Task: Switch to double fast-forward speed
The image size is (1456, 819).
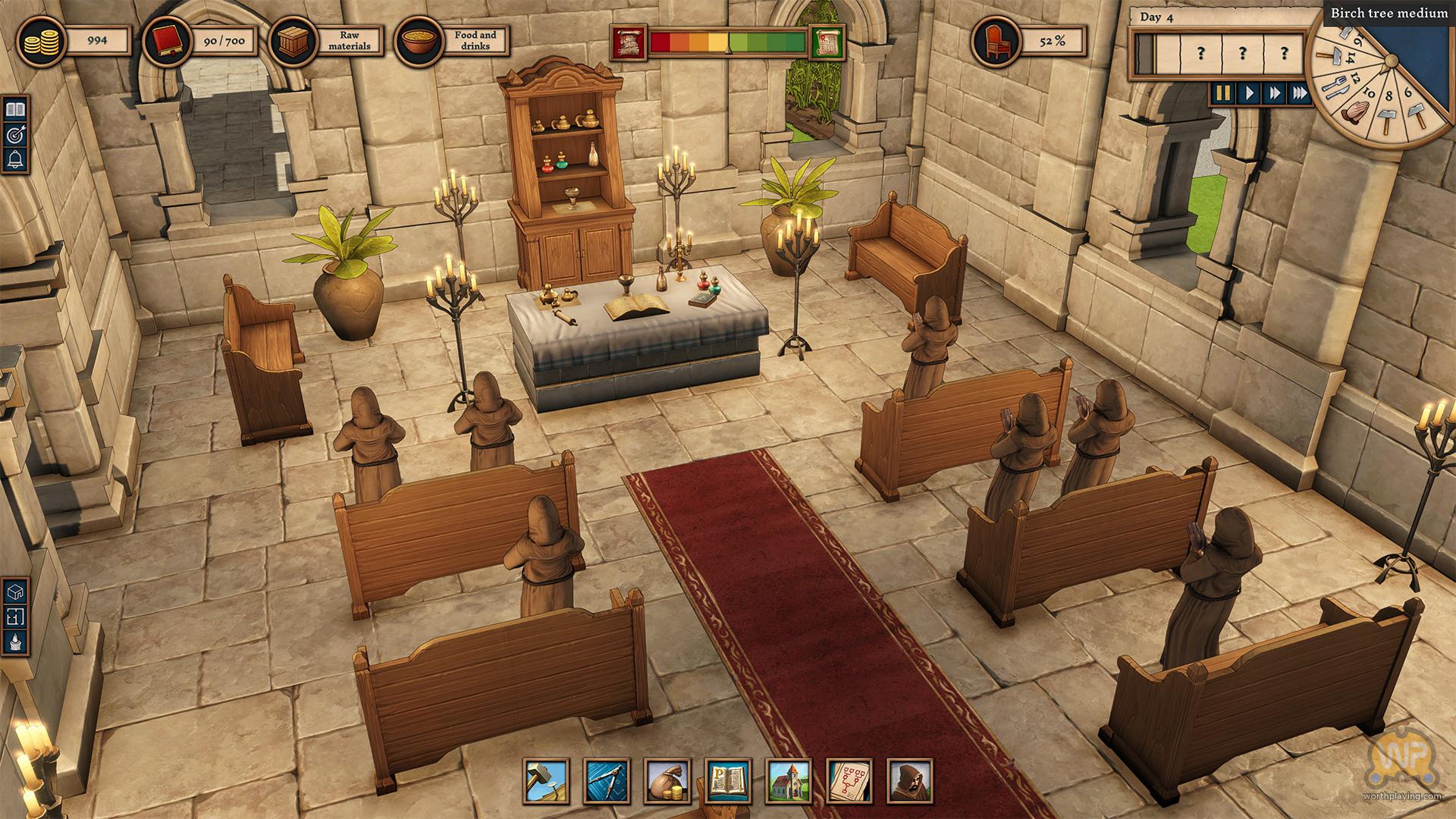Action: tap(1274, 93)
